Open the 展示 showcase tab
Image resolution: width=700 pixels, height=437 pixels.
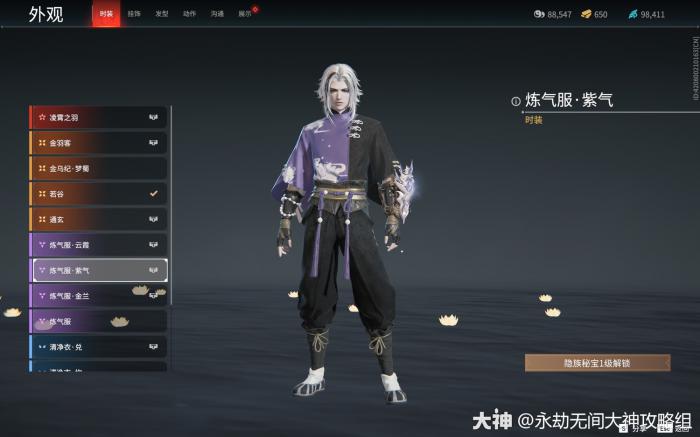point(245,15)
